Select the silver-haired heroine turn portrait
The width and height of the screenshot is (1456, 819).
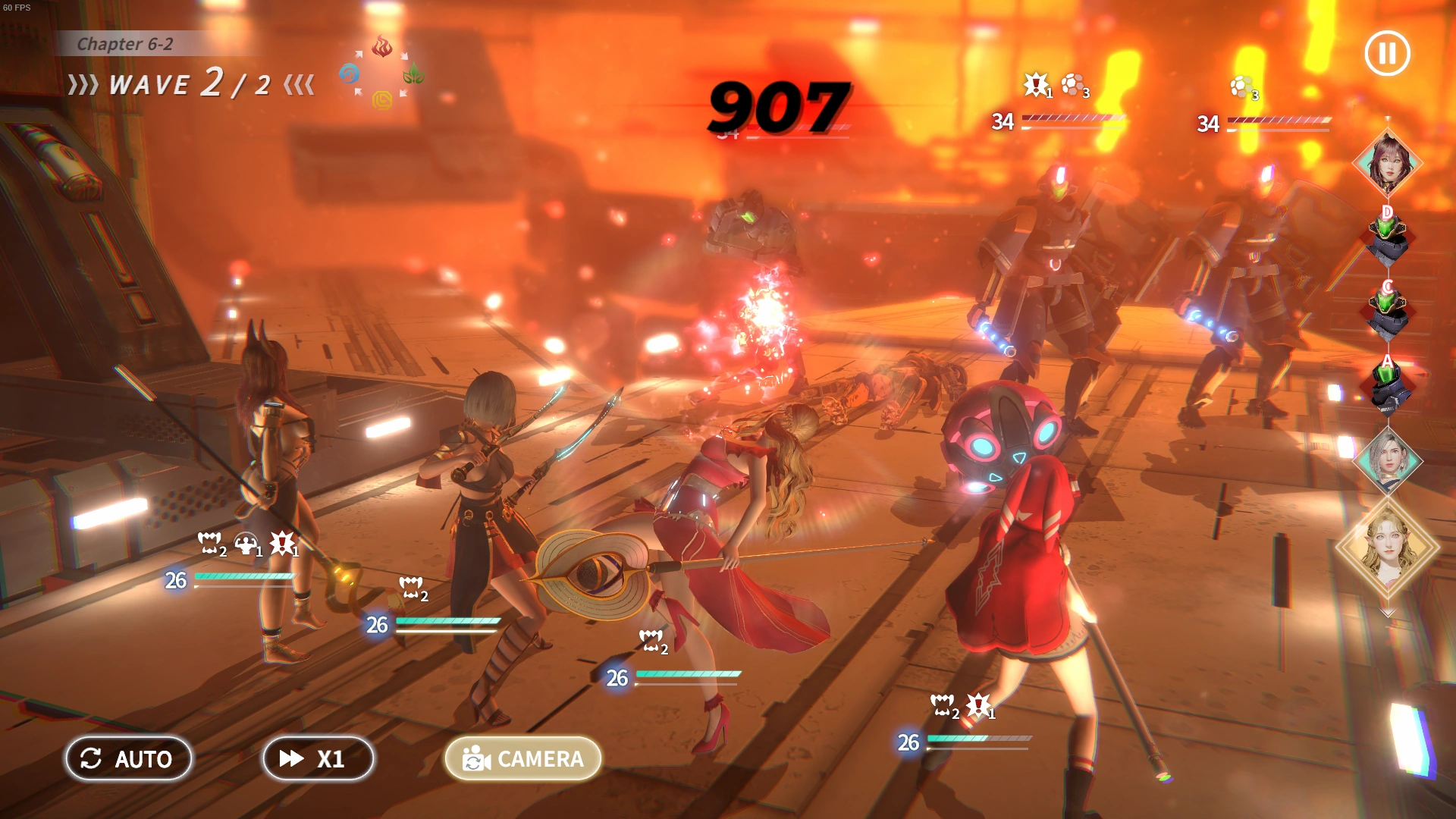point(1388,460)
